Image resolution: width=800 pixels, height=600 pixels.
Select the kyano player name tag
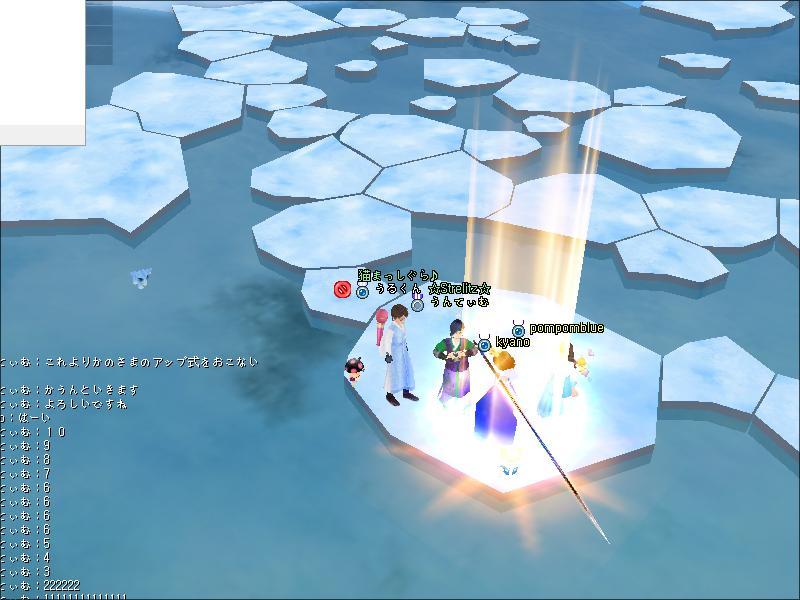pos(512,343)
